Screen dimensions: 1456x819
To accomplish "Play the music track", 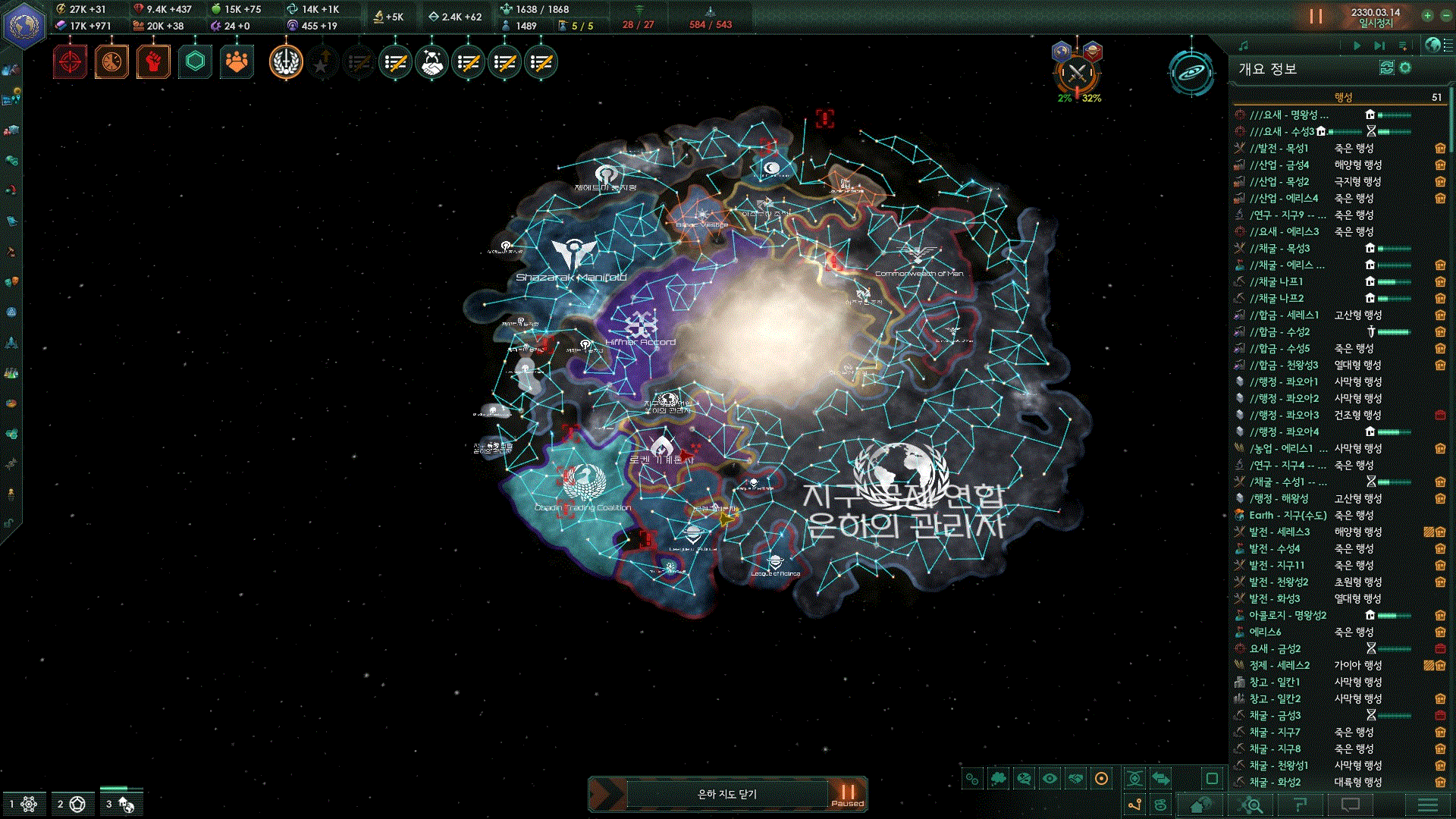I will [x=1357, y=45].
